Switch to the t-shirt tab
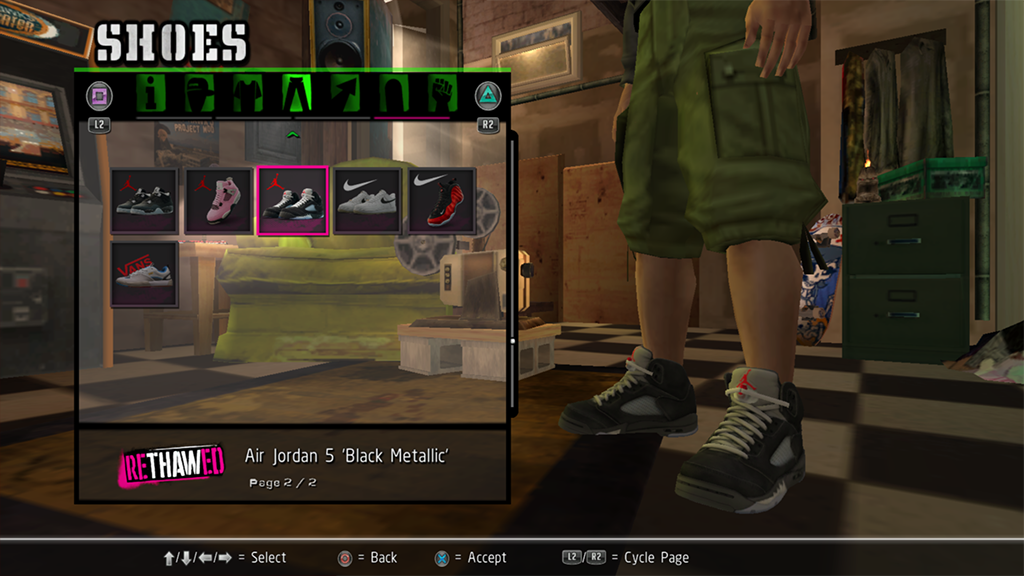The width and height of the screenshot is (1024, 576). pyautogui.click(x=248, y=95)
